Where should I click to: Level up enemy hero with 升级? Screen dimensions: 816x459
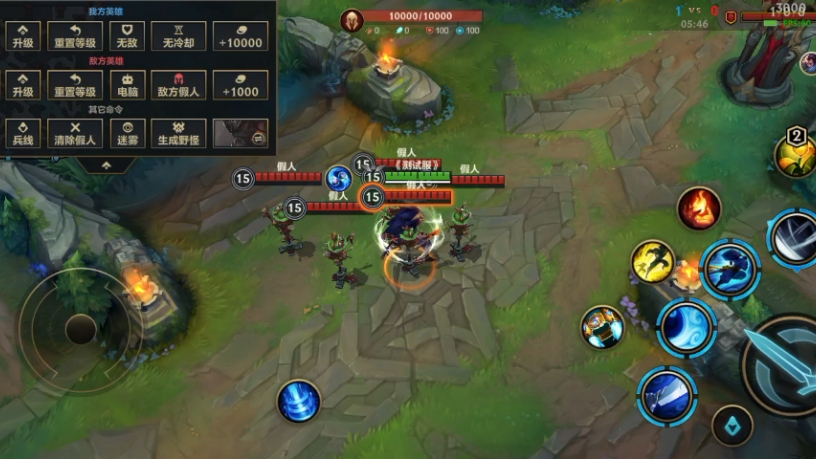coord(23,84)
